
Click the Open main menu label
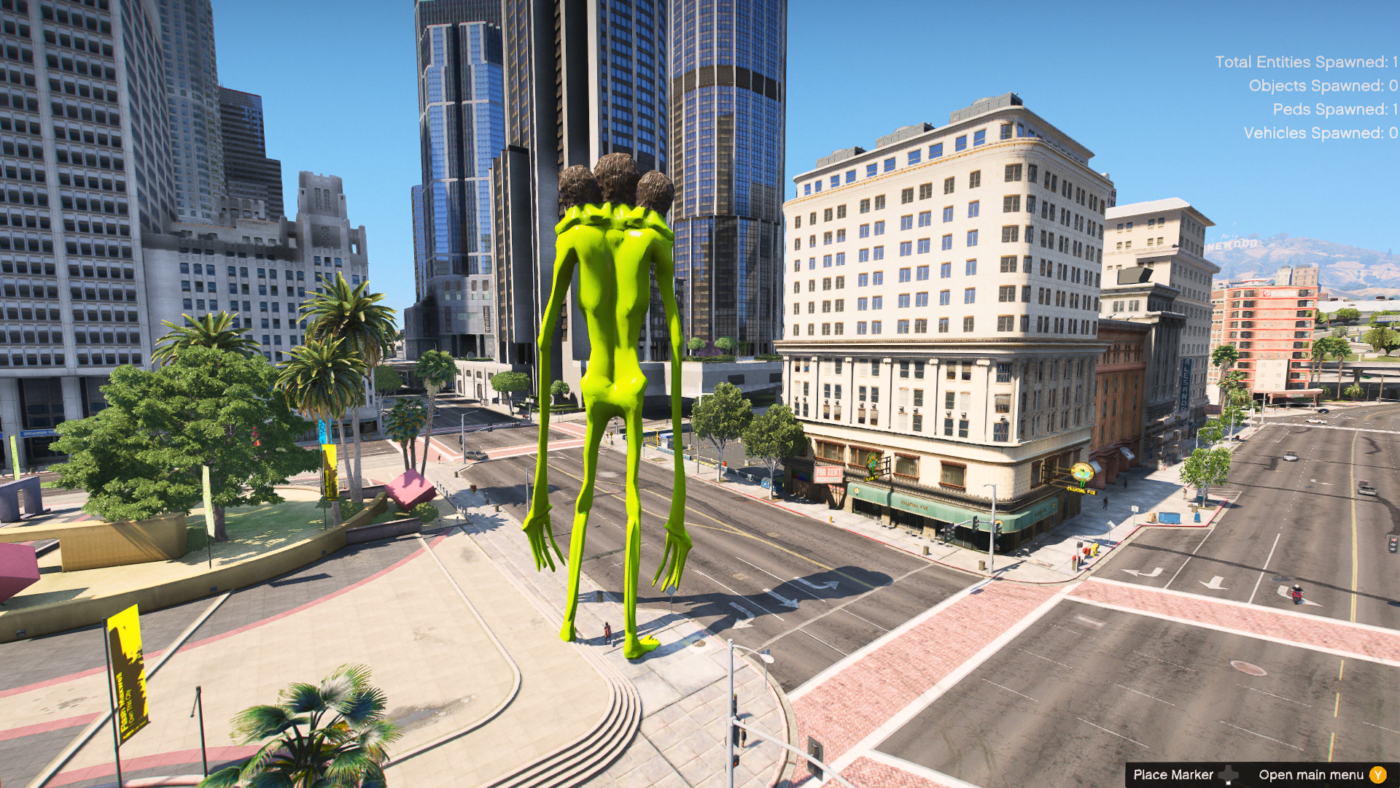pos(1310,774)
